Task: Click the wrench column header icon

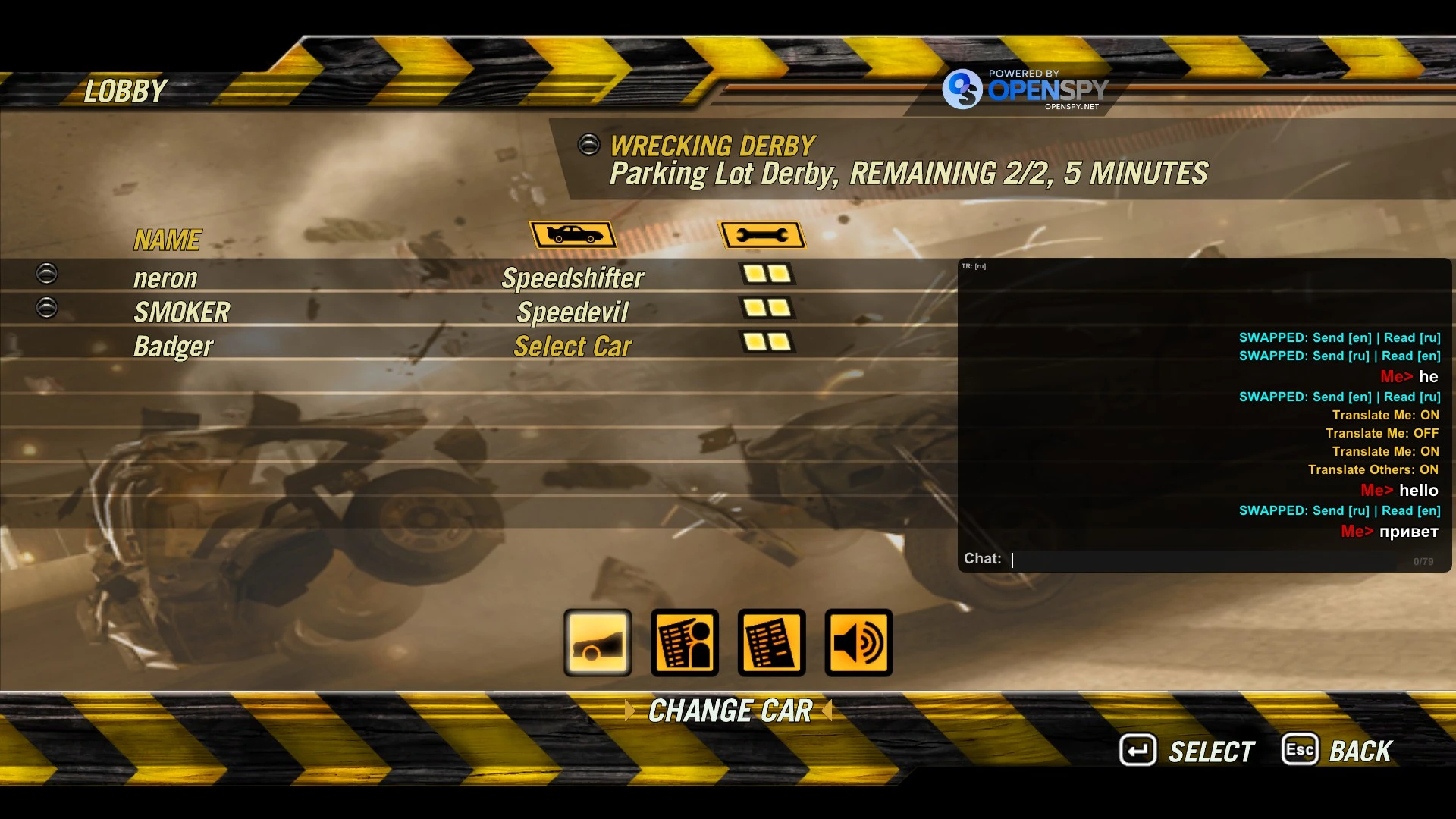Action: 761,234
